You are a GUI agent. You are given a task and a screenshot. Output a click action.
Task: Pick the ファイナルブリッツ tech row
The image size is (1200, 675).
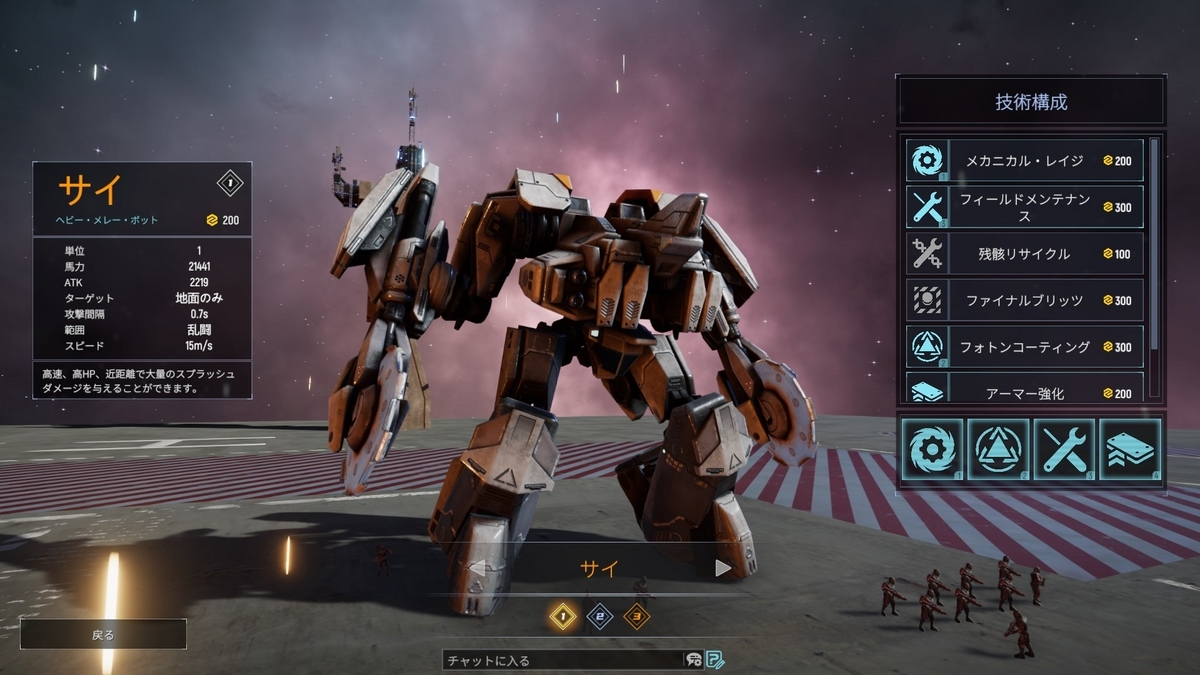coord(1025,300)
